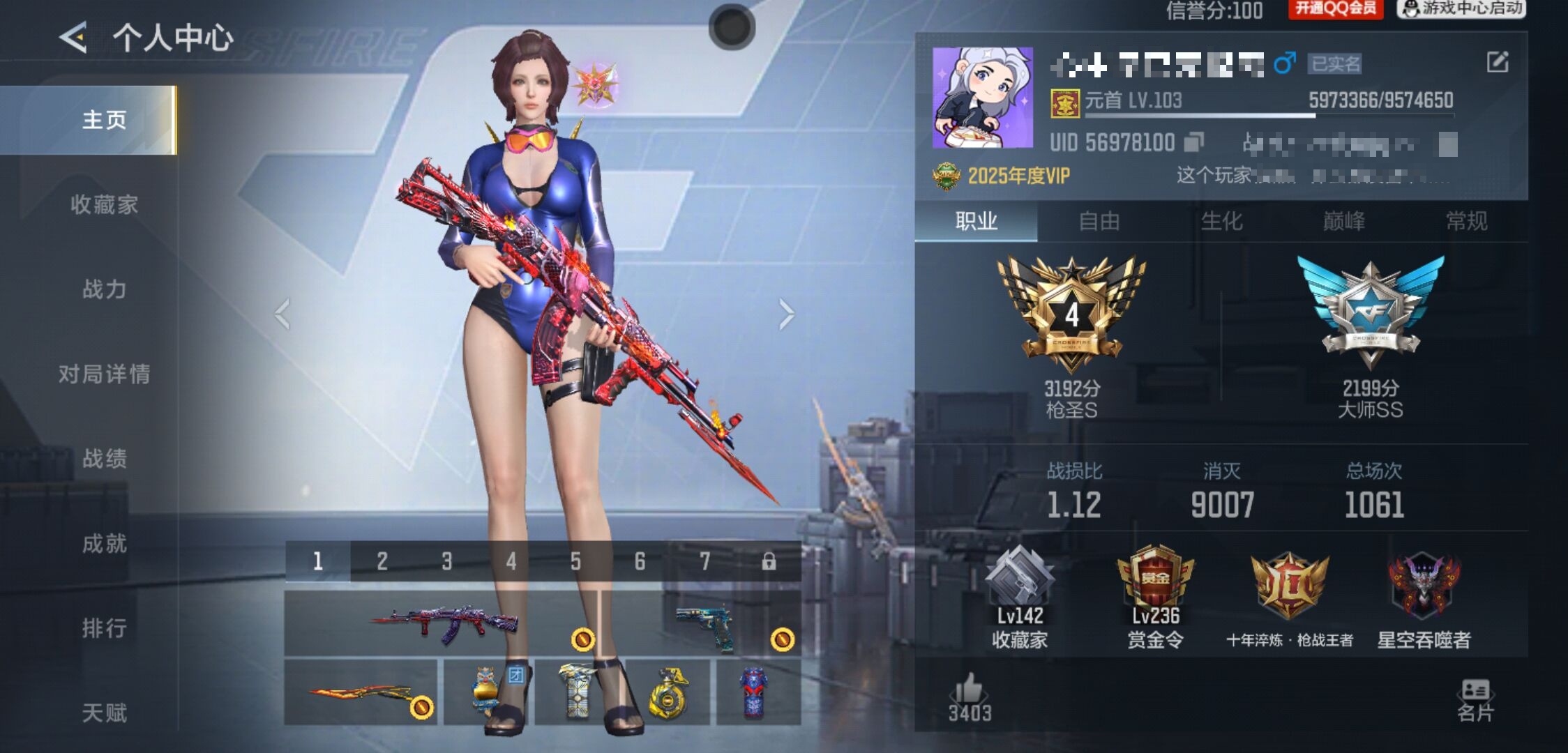
Task: Show the 战绩 records page
Action: (x=104, y=459)
